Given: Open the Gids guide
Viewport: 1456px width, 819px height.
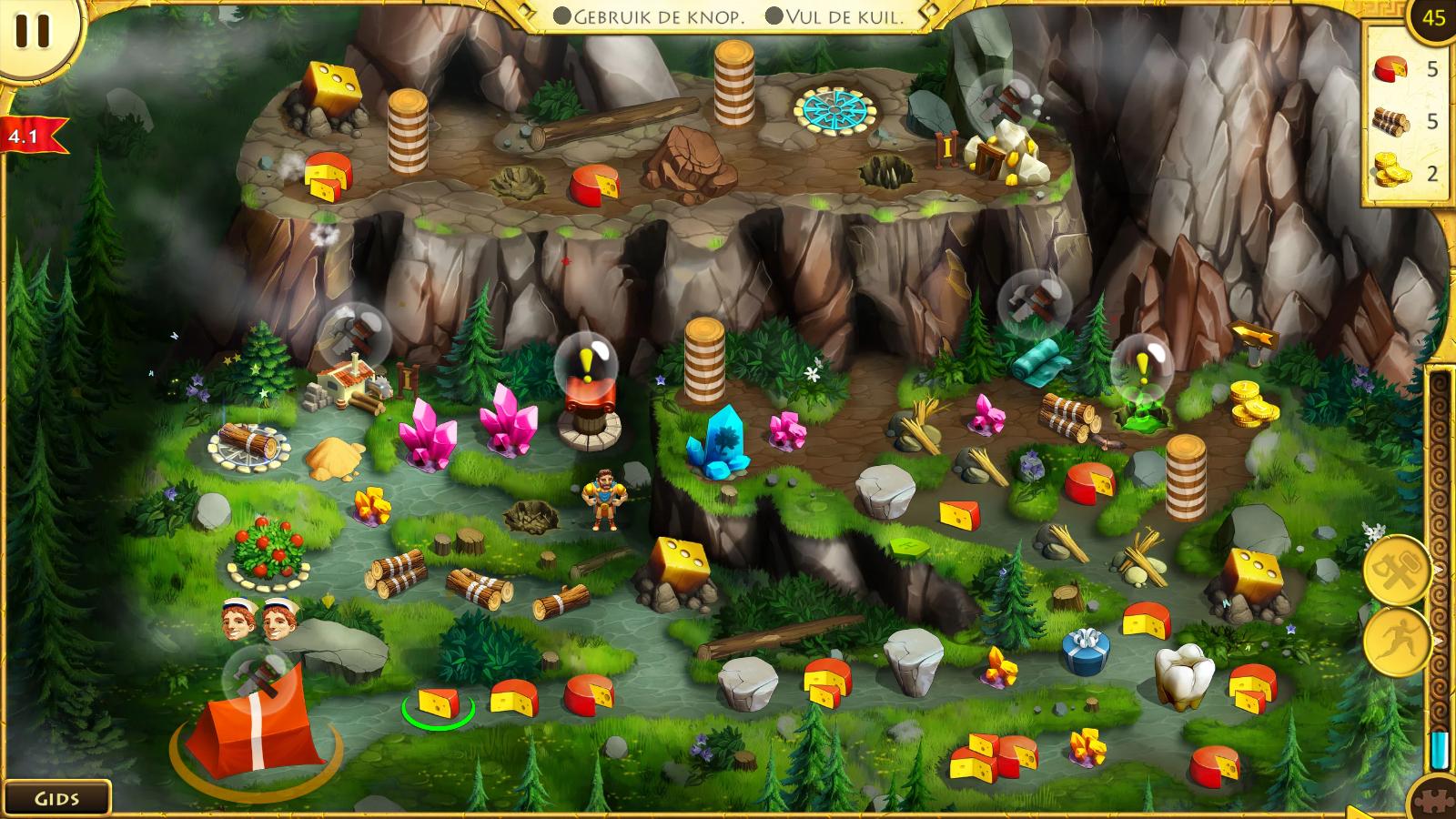Looking at the screenshot, I should point(56,798).
